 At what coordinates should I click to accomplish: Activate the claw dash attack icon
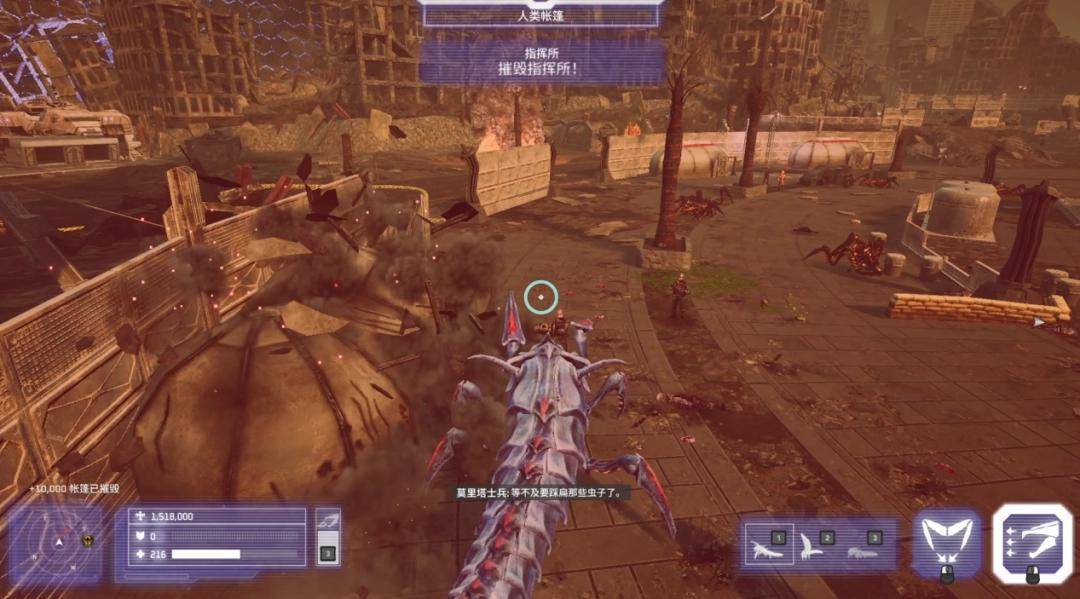pyautogui.click(x=1032, y=541)
